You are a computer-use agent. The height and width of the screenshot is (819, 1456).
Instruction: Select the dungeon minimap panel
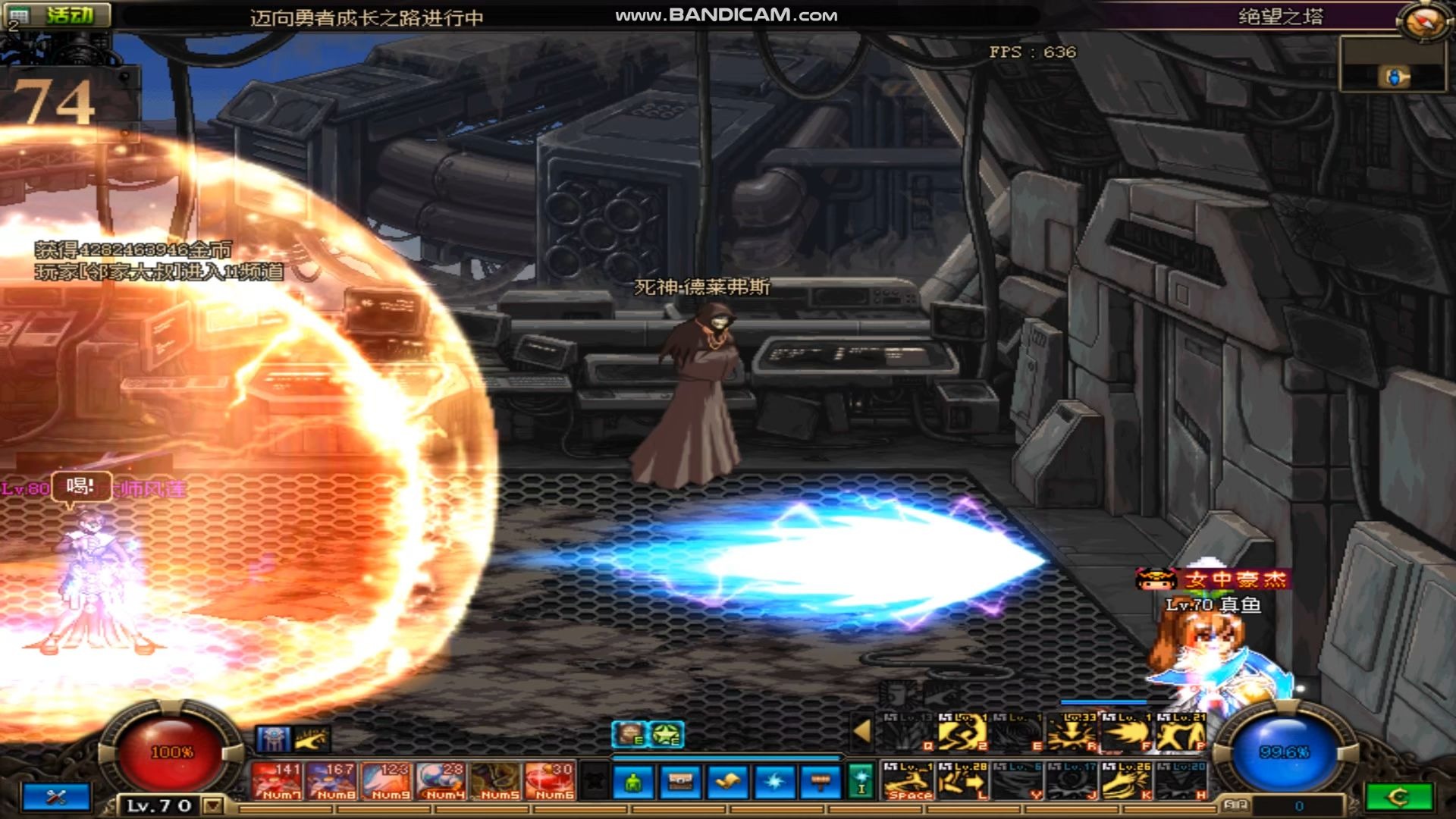[x=1392, y=65]
